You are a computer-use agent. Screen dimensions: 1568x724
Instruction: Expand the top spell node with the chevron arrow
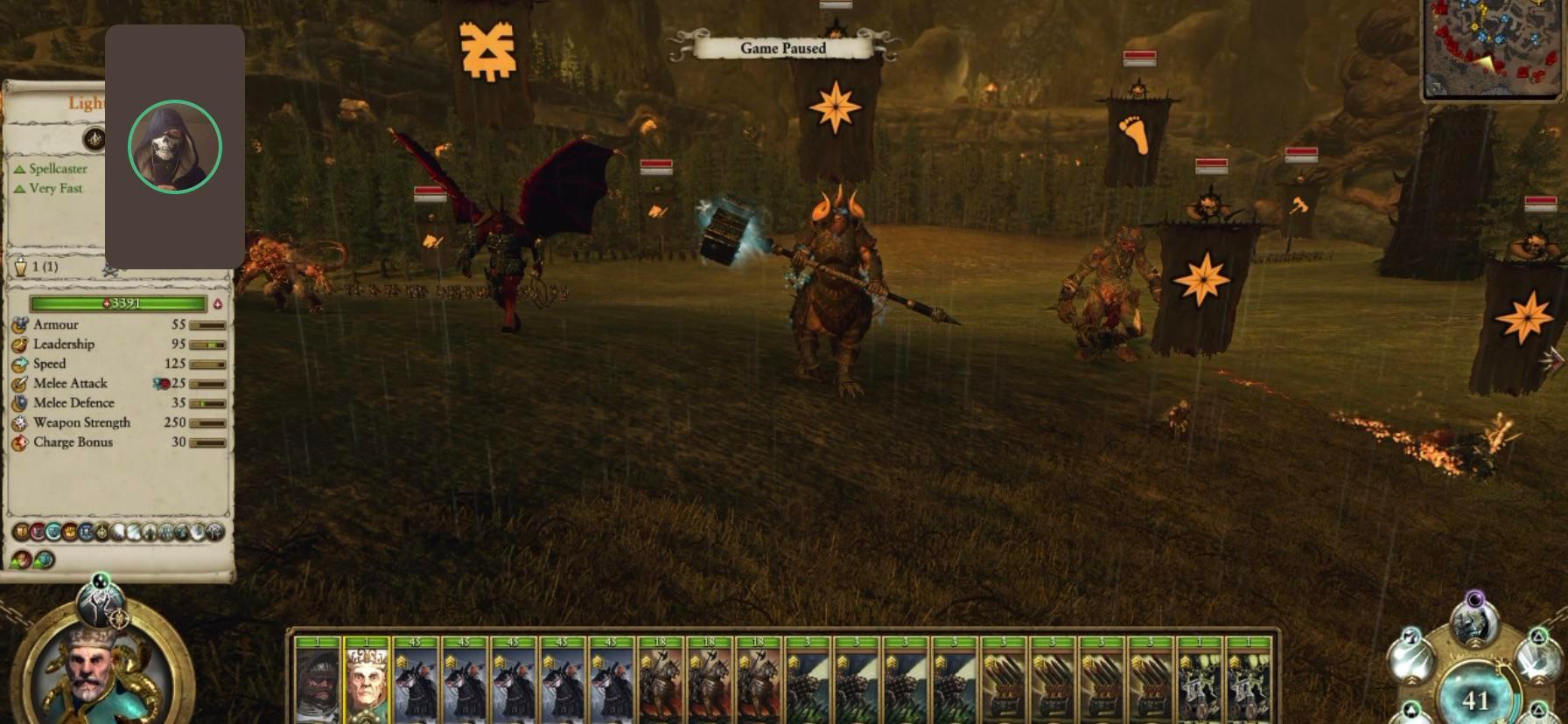(x=1475, y=643)
